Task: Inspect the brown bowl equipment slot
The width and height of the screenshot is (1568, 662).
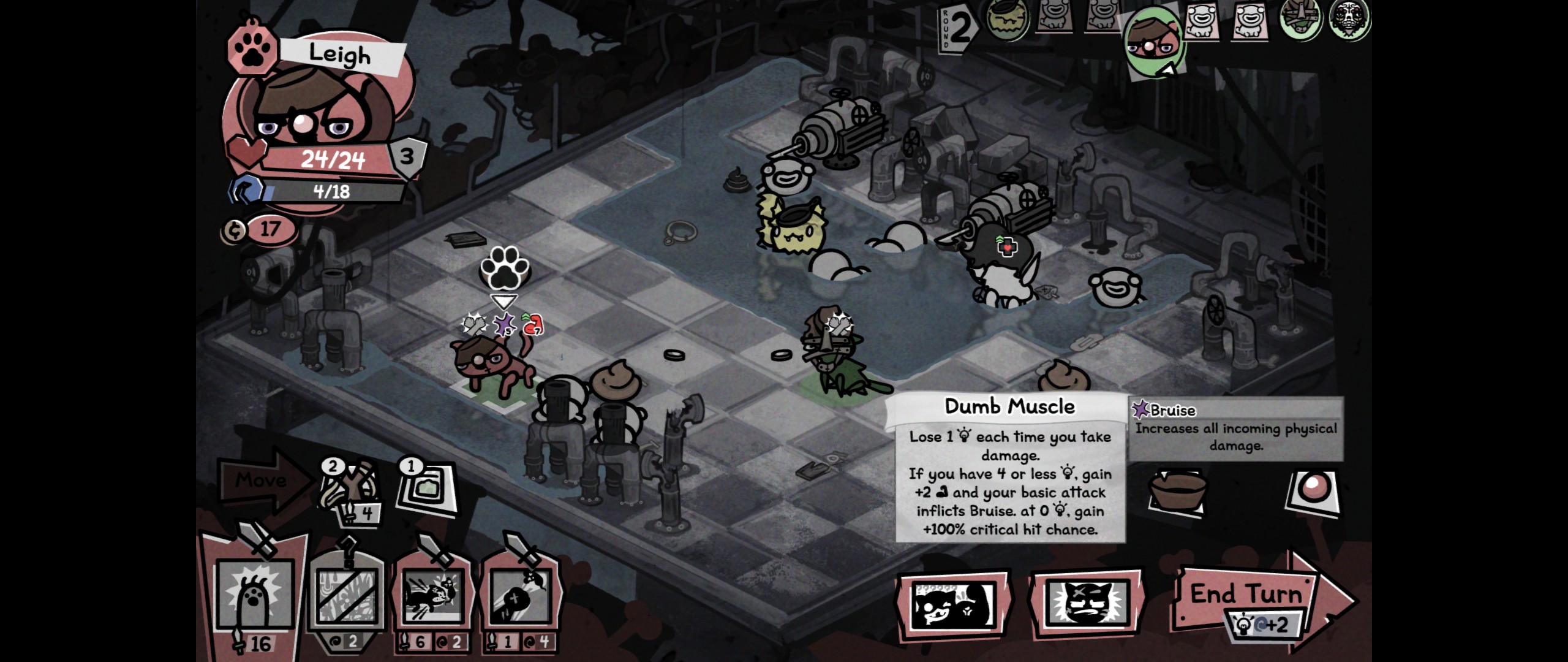Action: coord(1177,491)
